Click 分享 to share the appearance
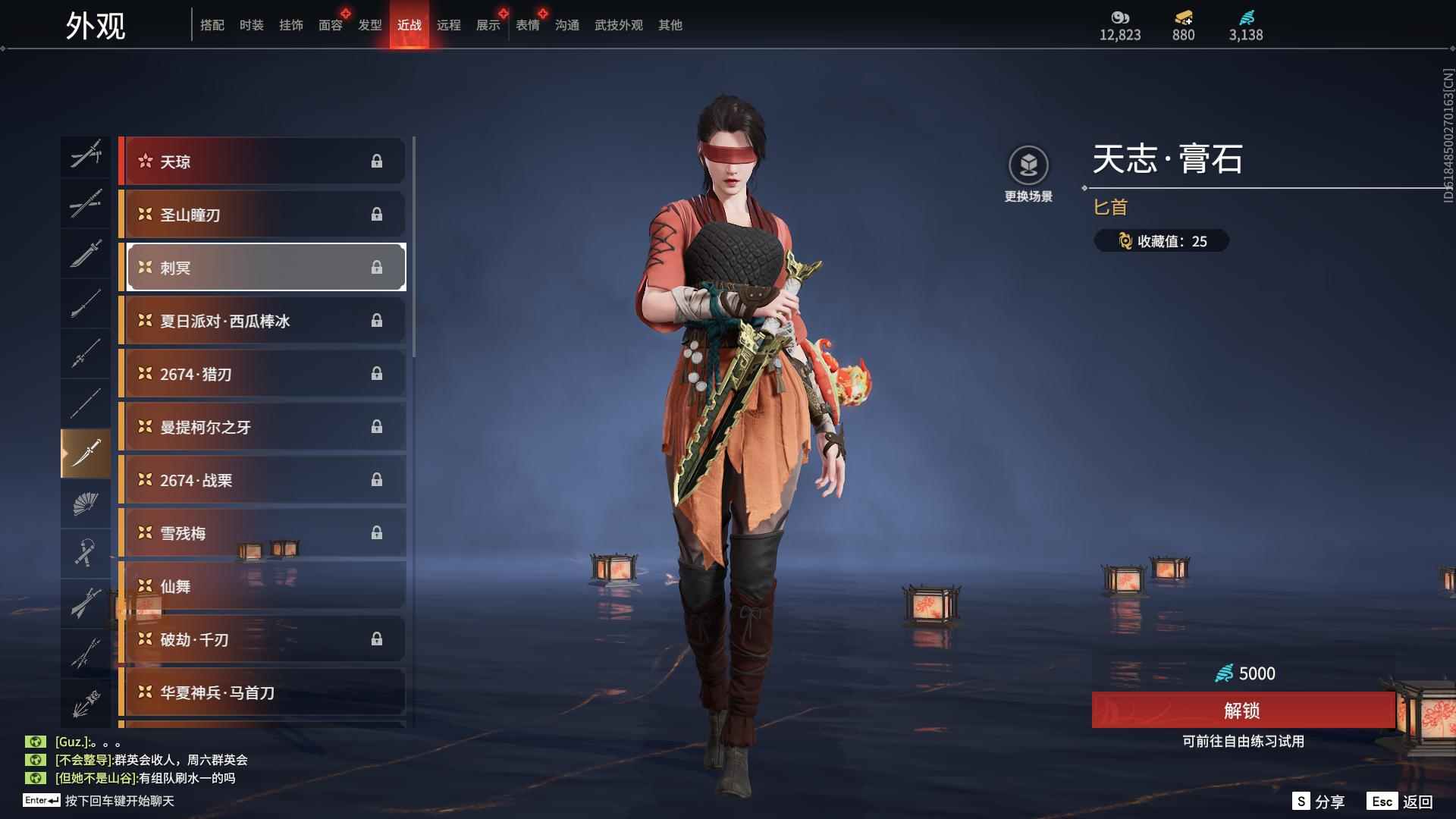1456x819 pixels. click(x=1319, y=802)
